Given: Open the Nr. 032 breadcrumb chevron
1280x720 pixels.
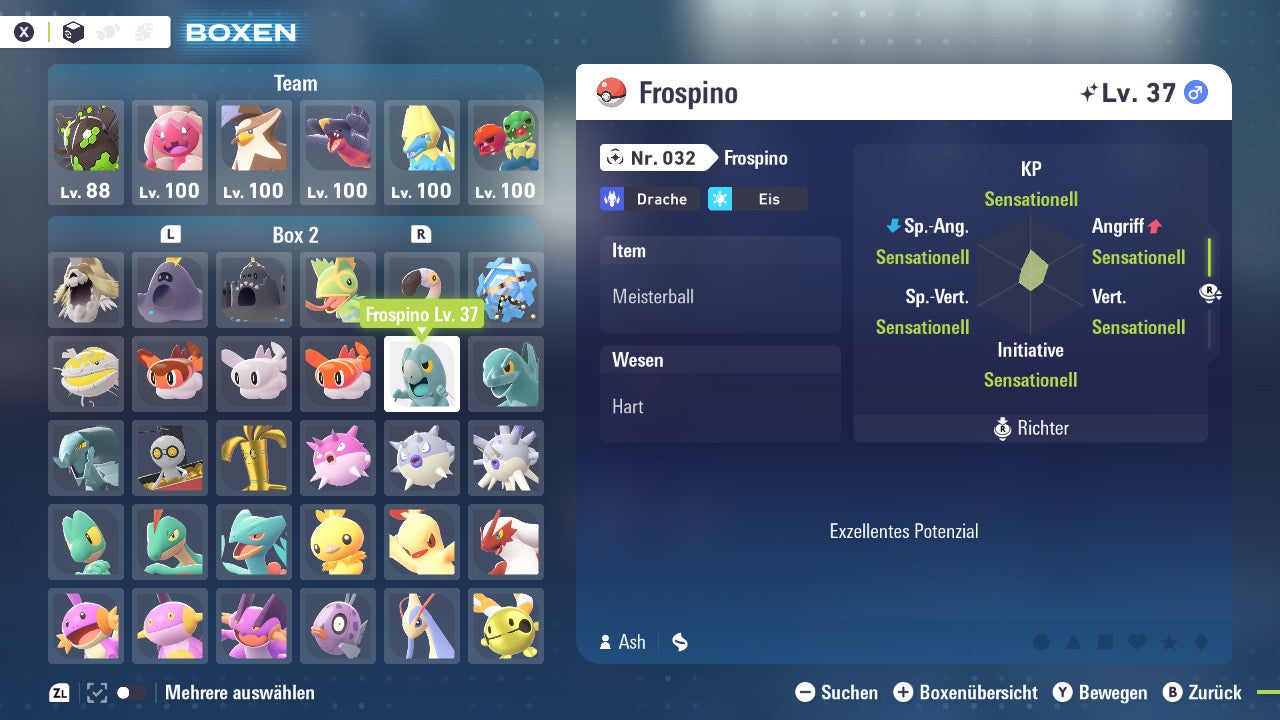Looking at the screenshot, I should click(x=657, y=158).
